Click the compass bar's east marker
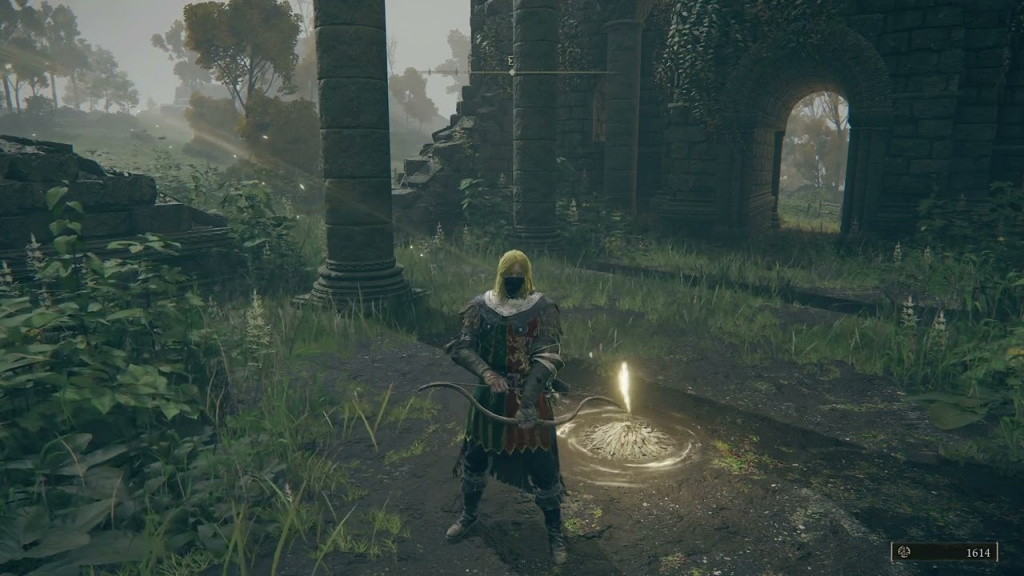This screenshot has height=576, width=1024. (x=511, y=62)
